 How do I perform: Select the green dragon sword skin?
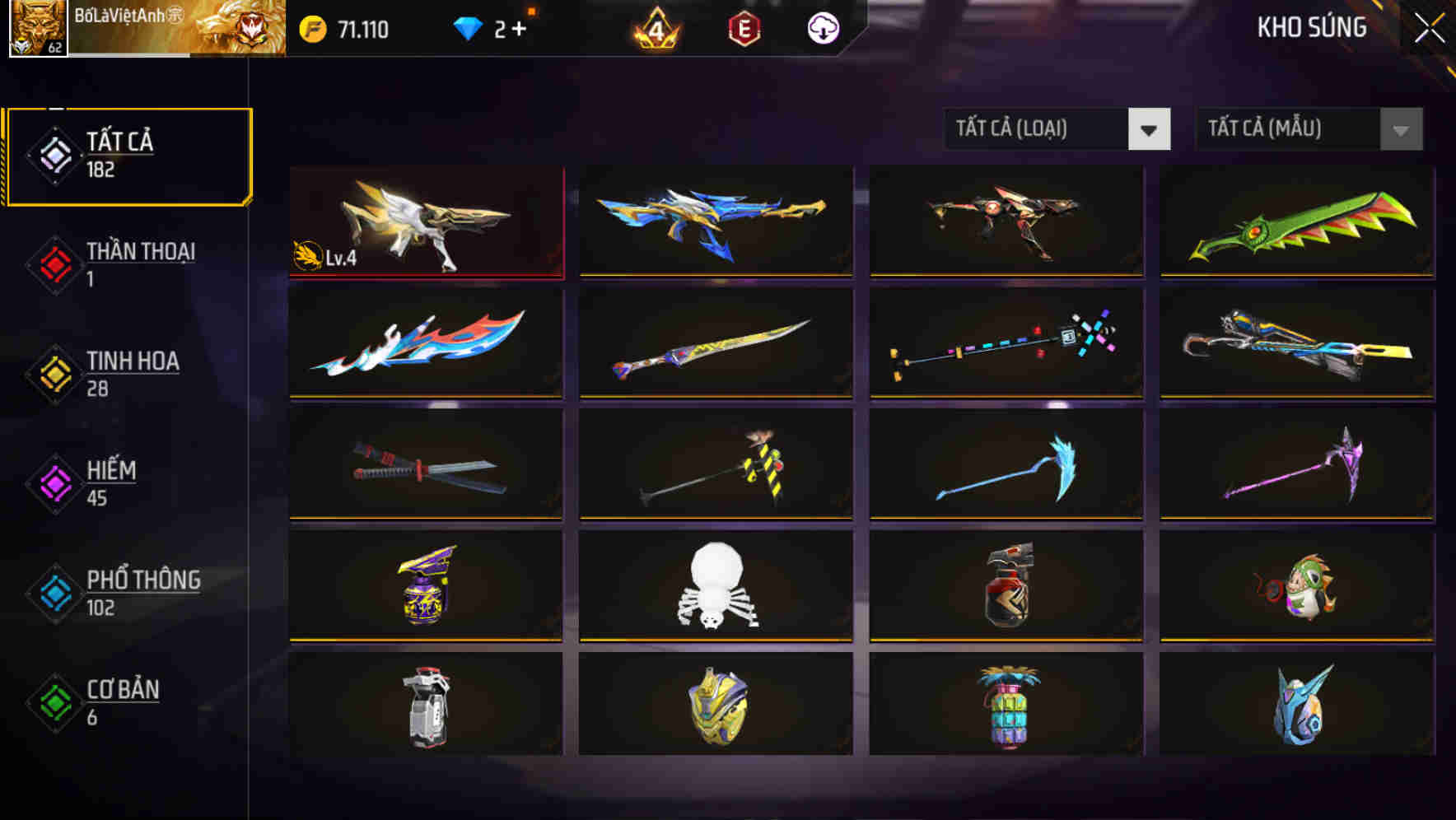click(1297, 222)
